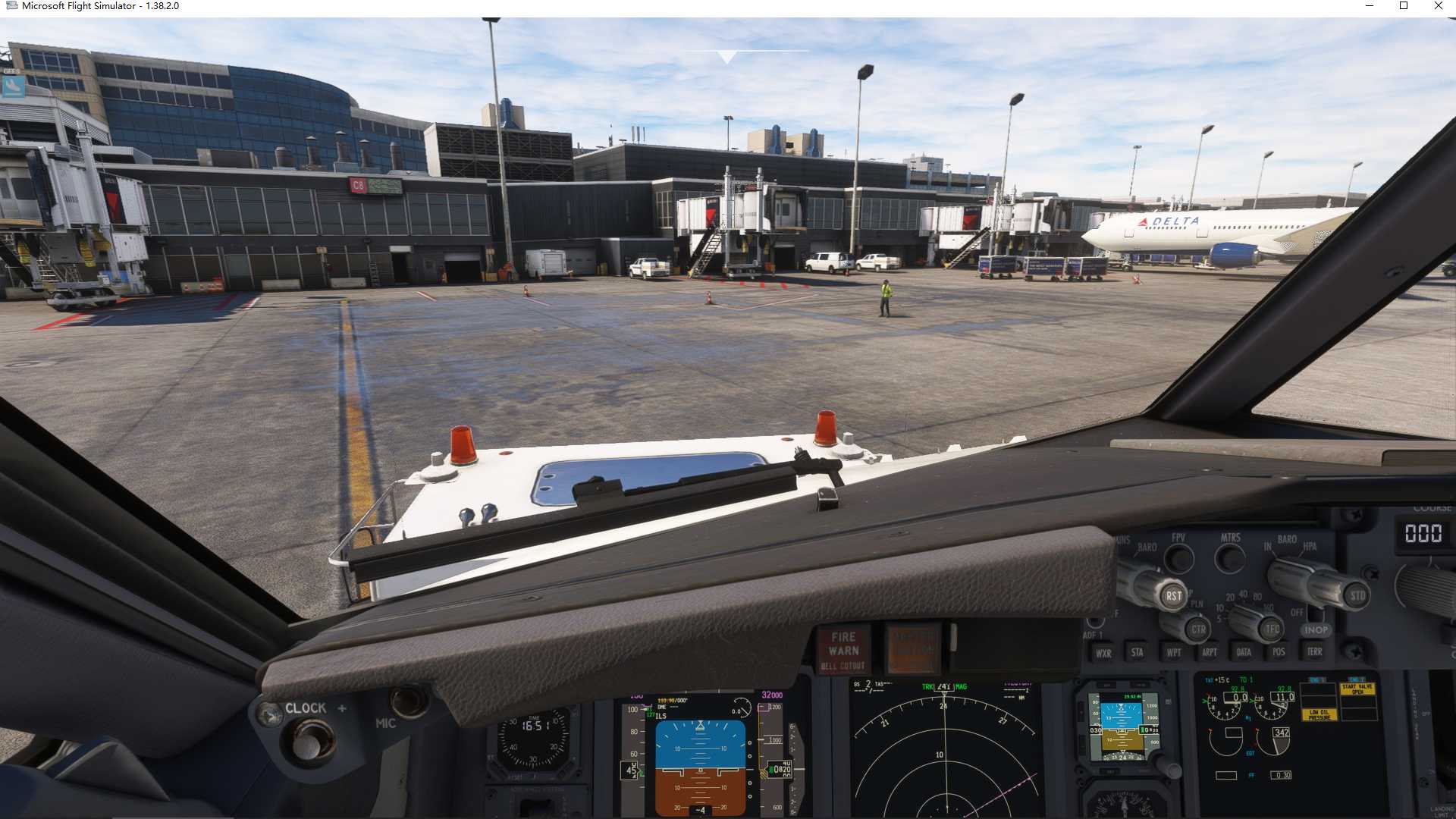The image size is (1456, 819).
Task: Toggle the DATA display option
Action: pyautogui.click(x=1244, y=651)
